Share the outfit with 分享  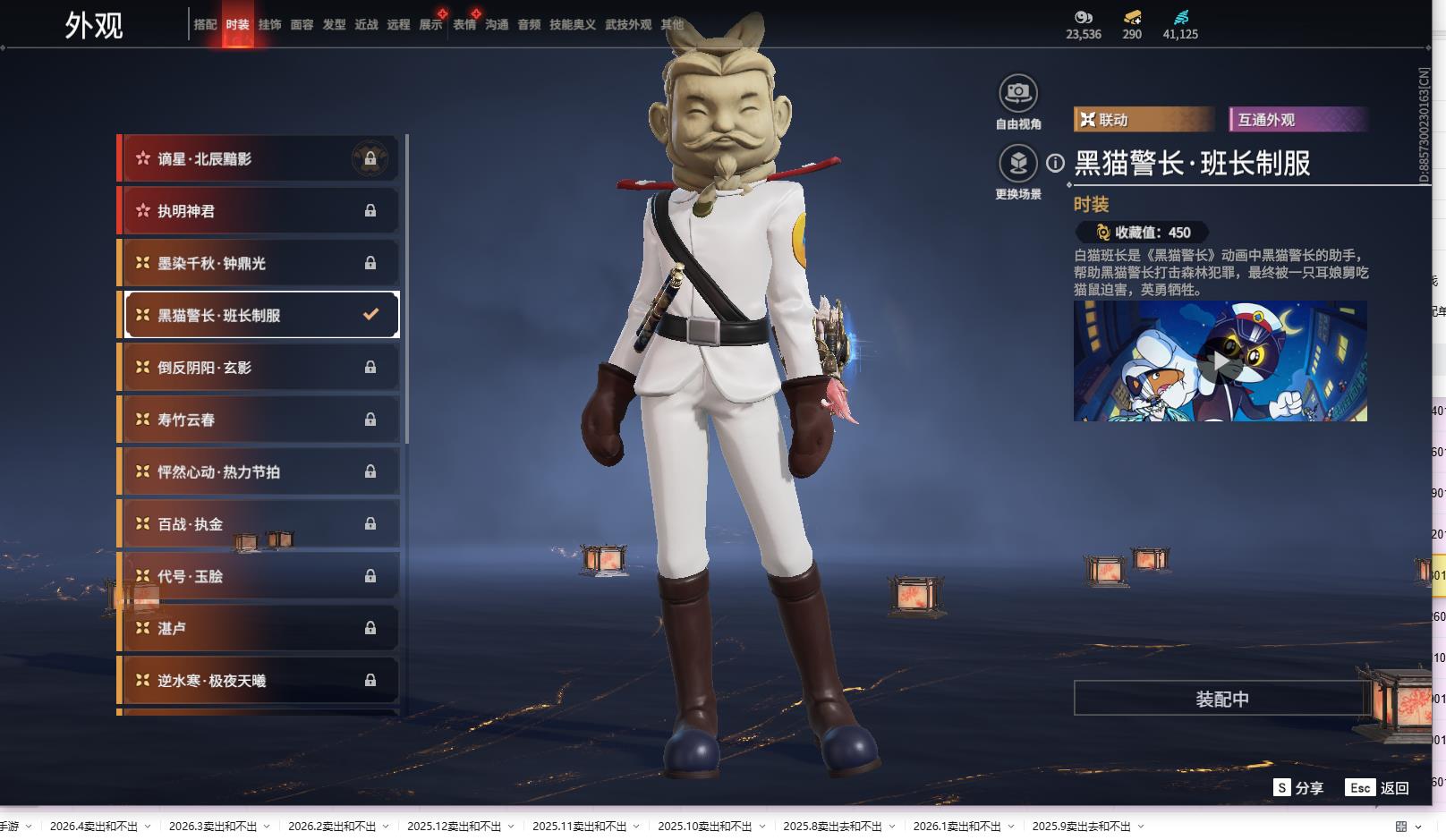pyautogui.click(x=1298, y=787)
